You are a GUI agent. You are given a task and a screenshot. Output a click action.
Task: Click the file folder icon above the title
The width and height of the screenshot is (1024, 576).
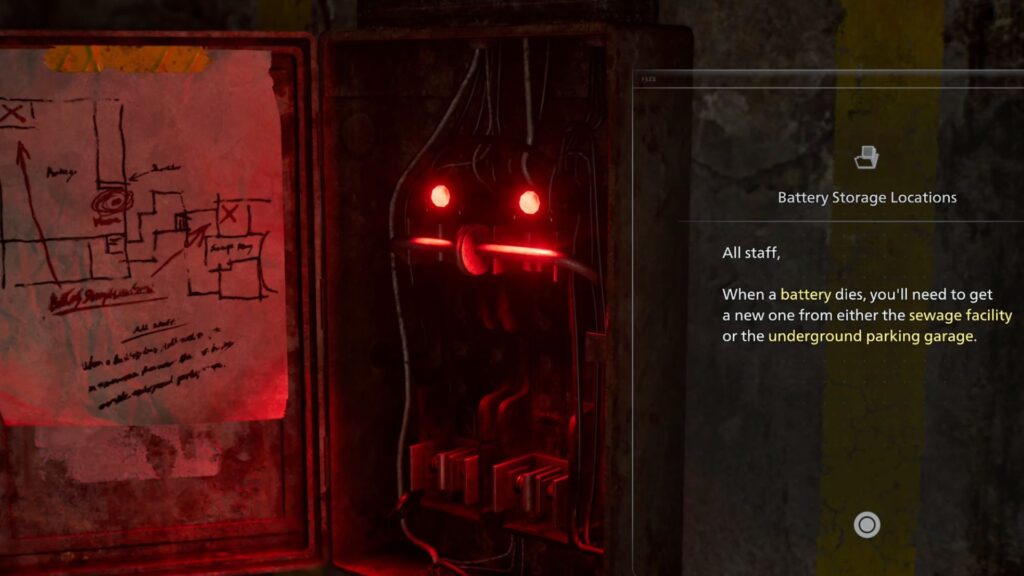[x=866, y=157]
